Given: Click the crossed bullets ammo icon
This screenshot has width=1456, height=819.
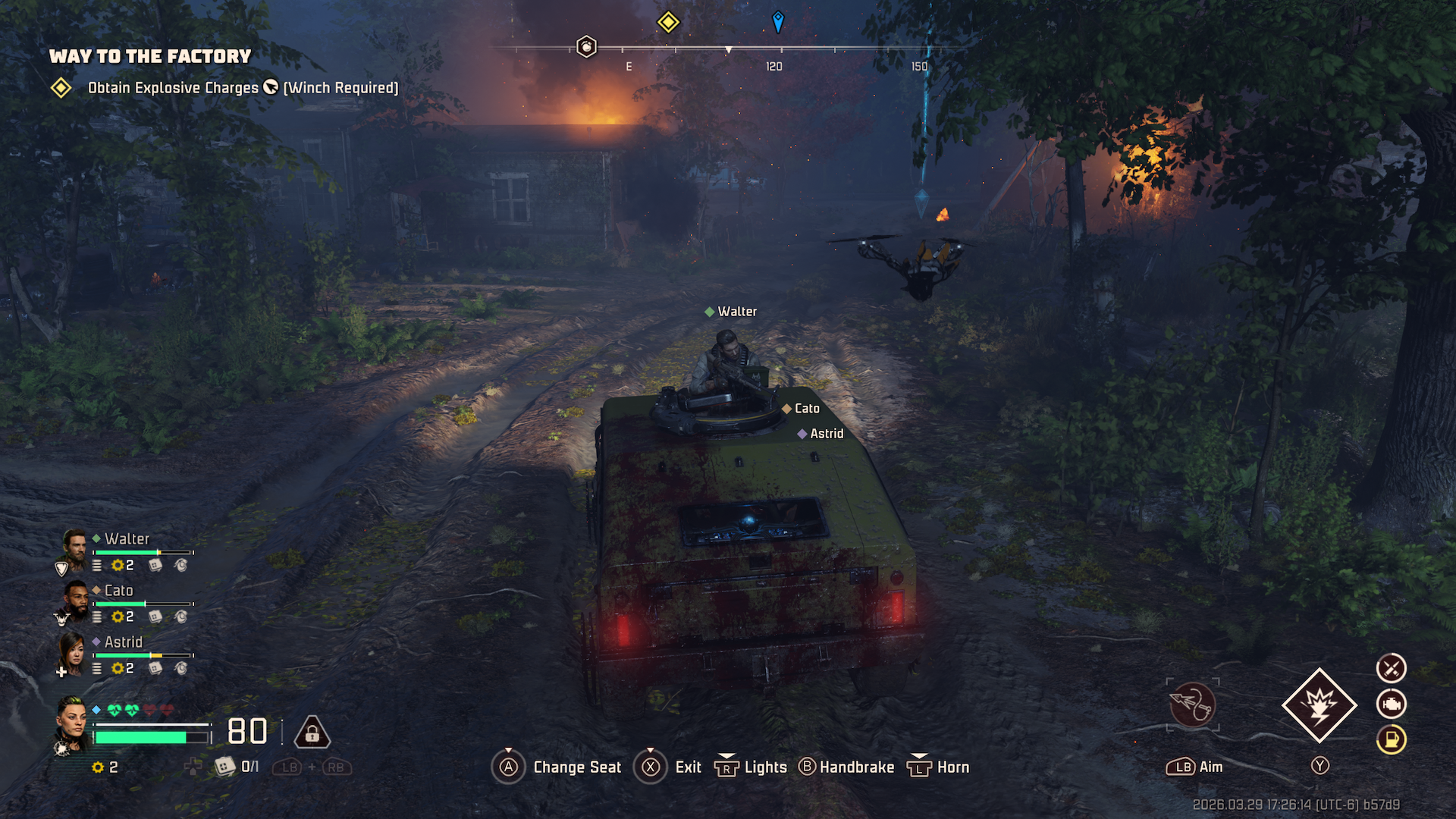Looking at the screenshot, I should click(1391, 668).
